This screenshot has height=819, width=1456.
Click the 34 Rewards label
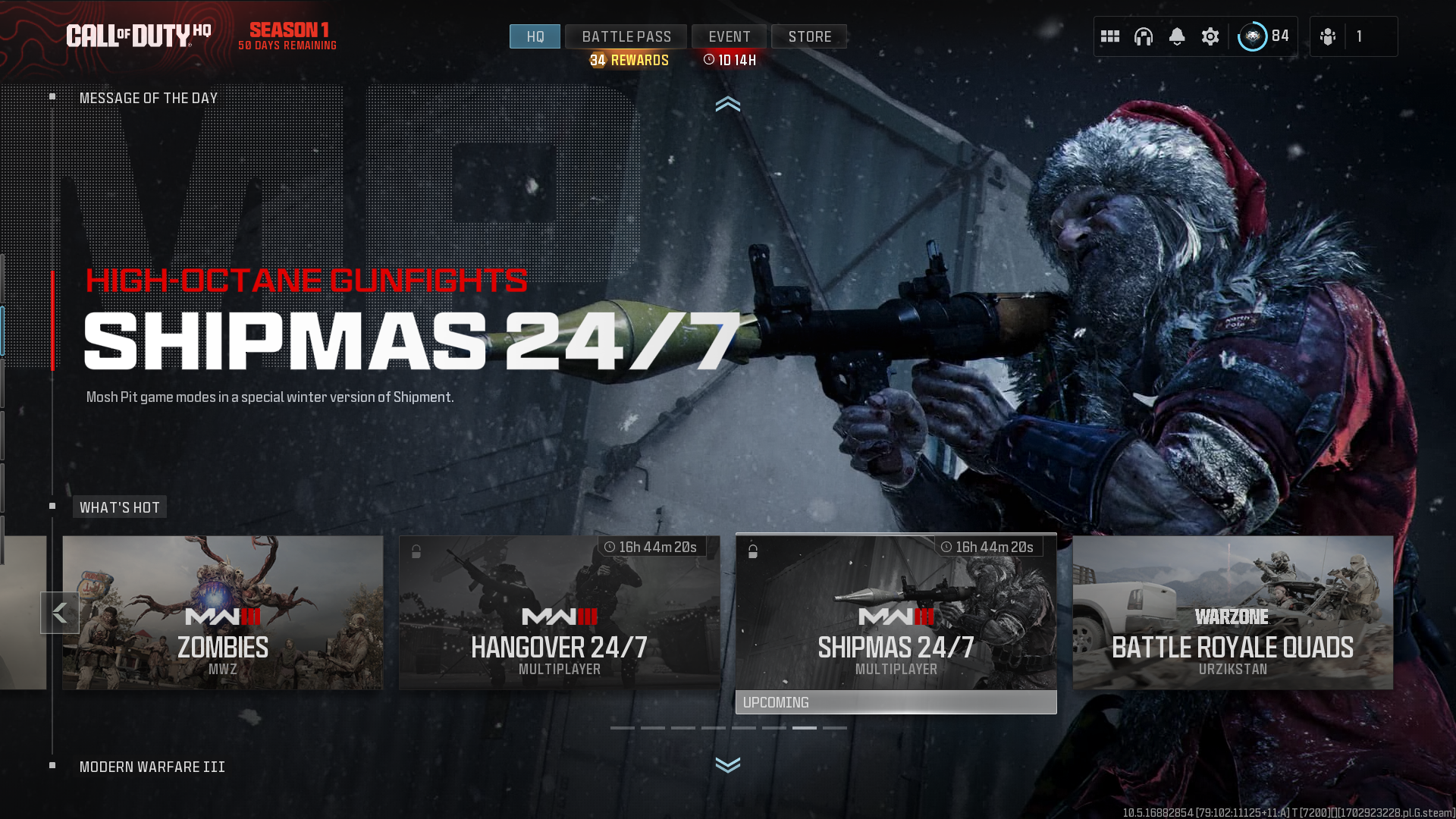pos(629,60)
